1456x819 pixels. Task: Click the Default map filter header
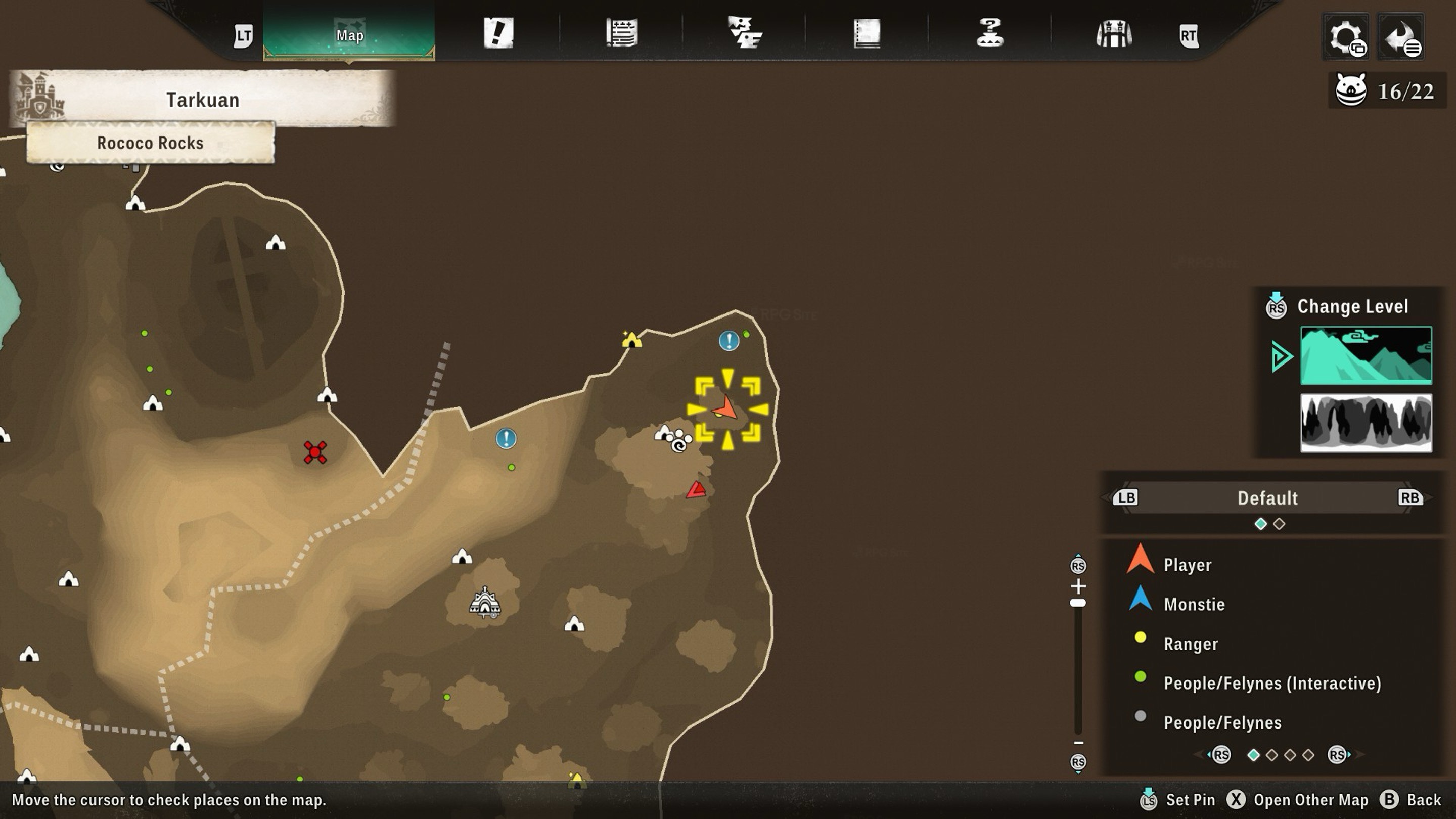click(1267, 498)
